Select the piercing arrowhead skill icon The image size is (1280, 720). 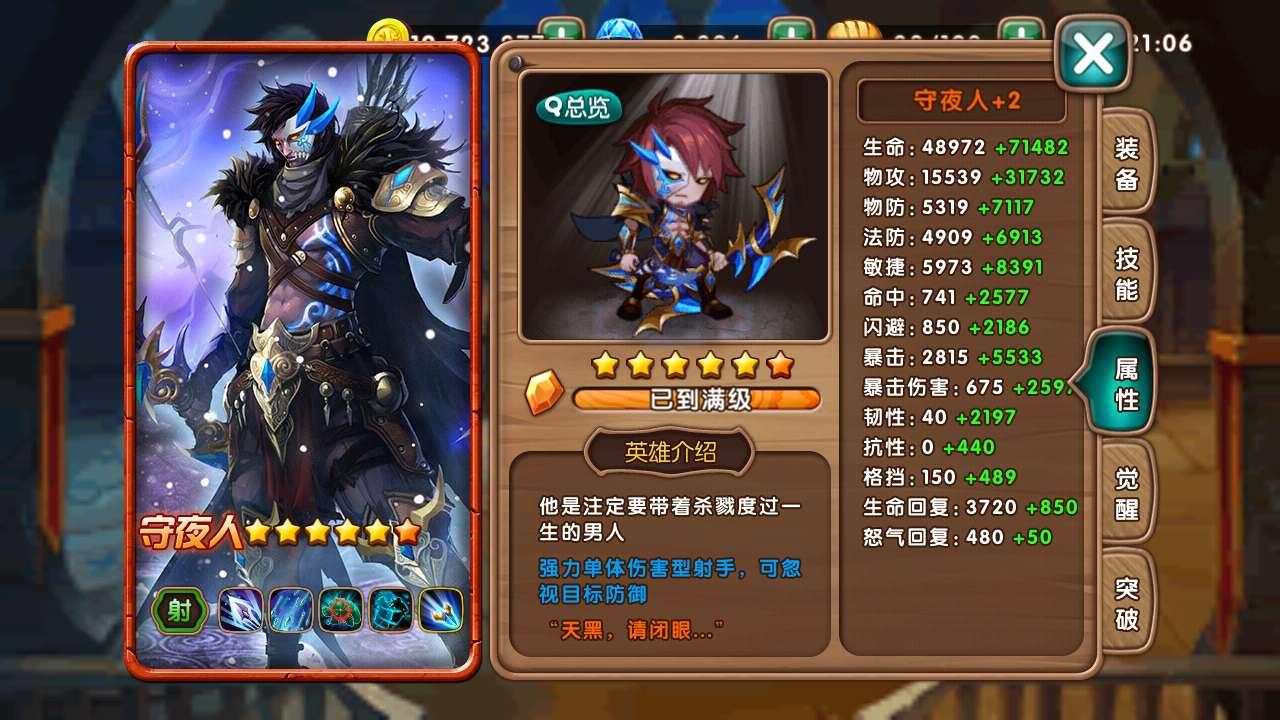240,610
